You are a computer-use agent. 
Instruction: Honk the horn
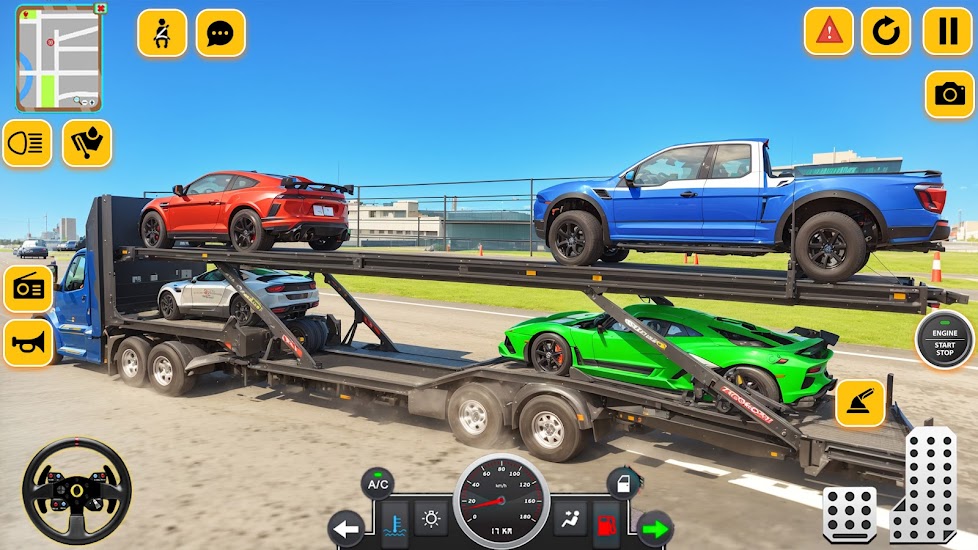28,343
